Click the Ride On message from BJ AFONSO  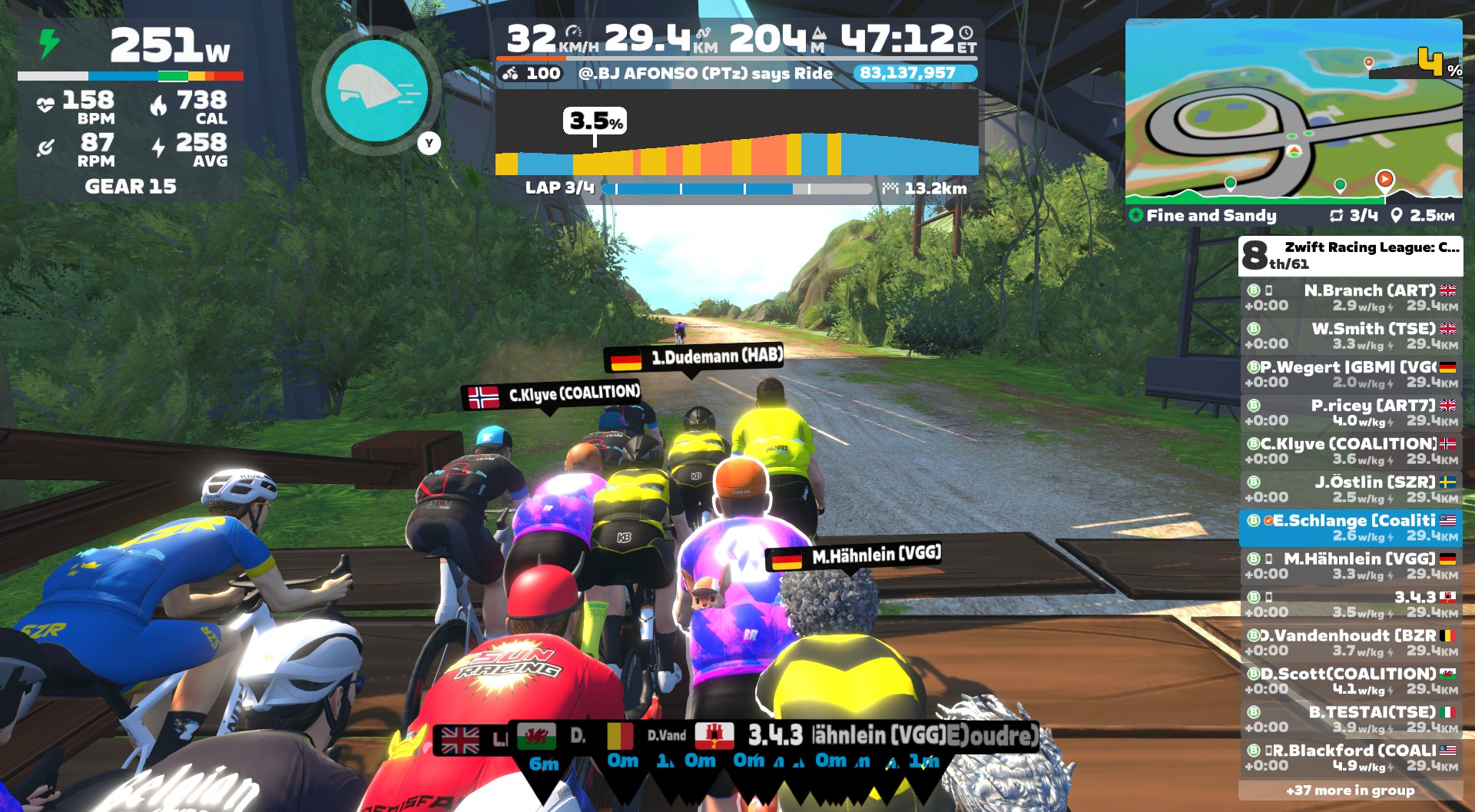[x=704, y=74]
